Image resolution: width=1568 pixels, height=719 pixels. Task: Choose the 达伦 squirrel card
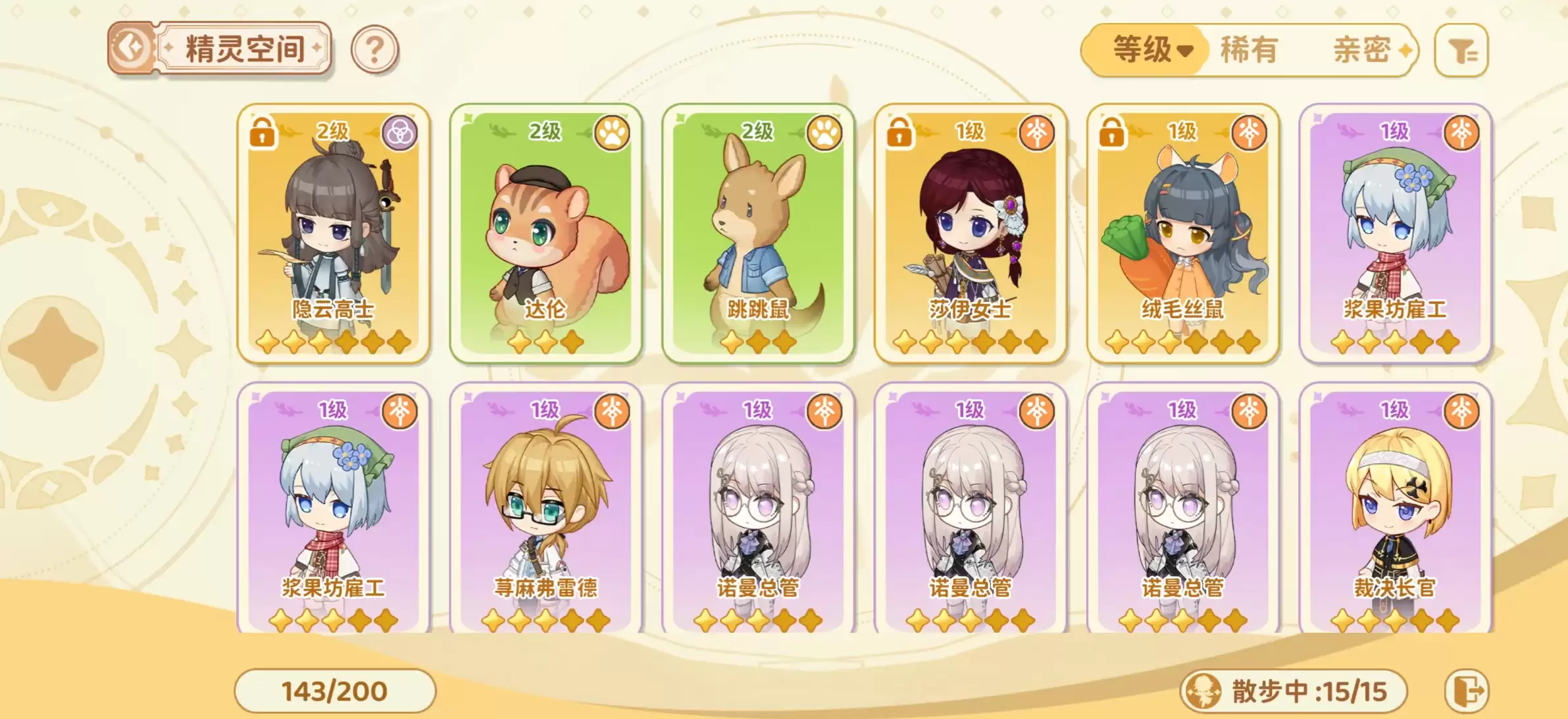(x=545, y=234)
